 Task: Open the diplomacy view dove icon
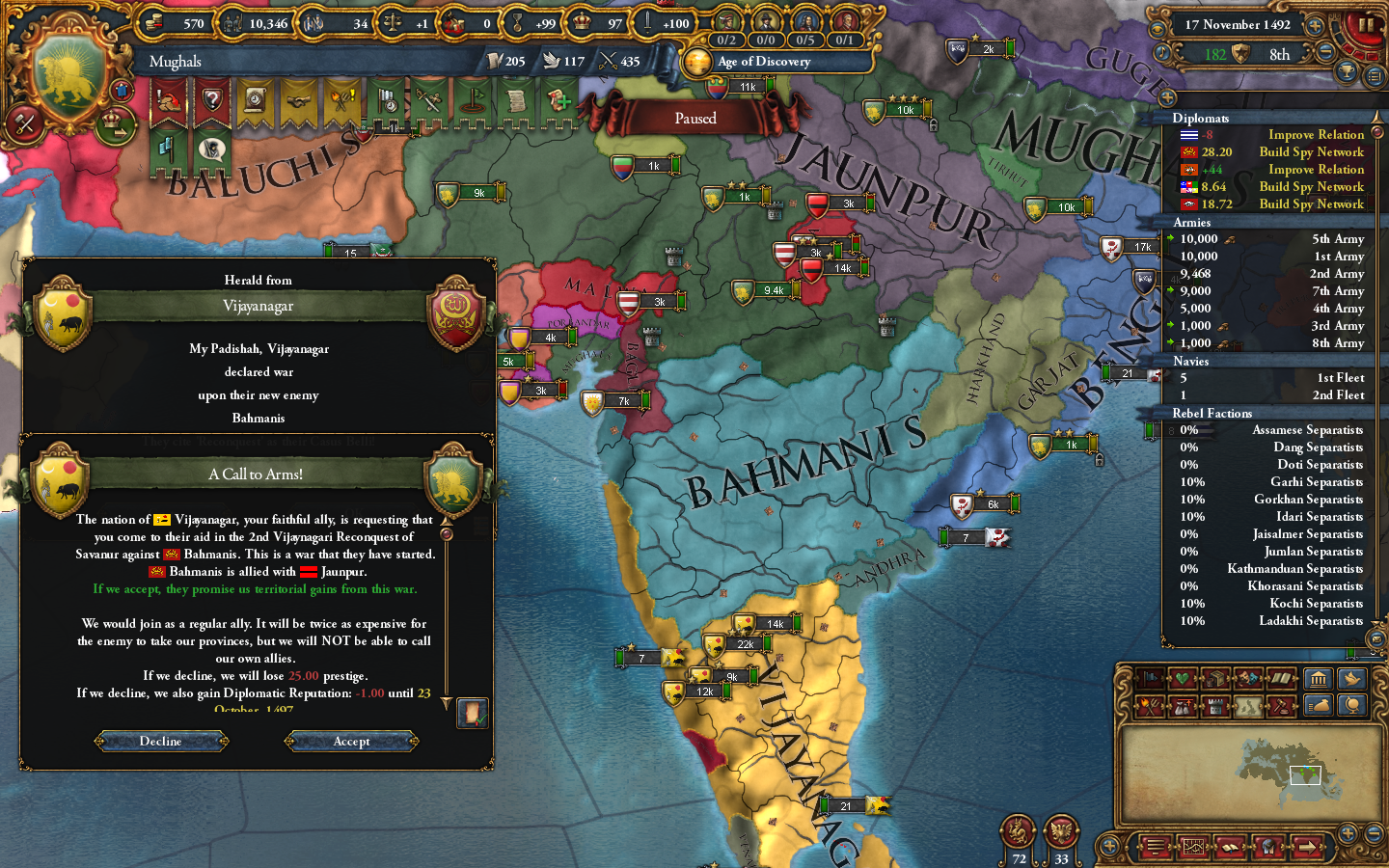[x=1352, y=679]
